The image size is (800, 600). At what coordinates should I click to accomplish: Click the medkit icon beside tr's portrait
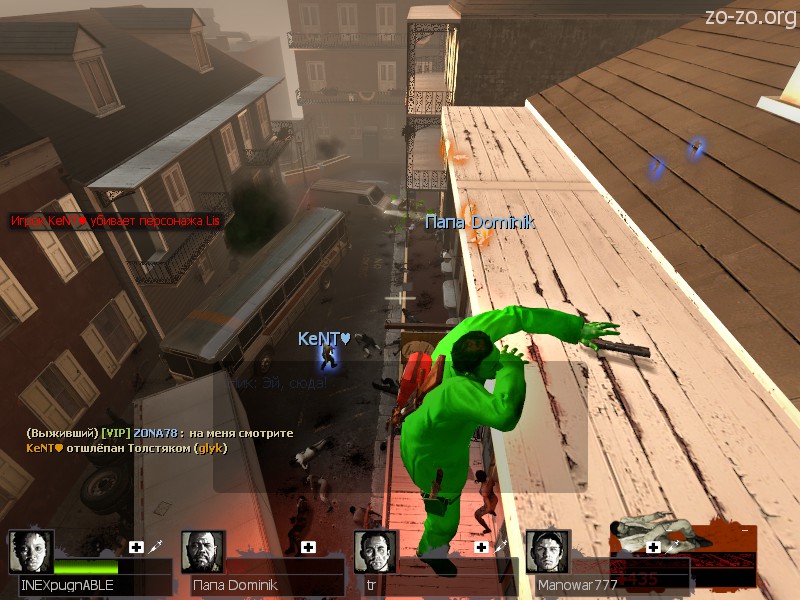click(481, 547)
